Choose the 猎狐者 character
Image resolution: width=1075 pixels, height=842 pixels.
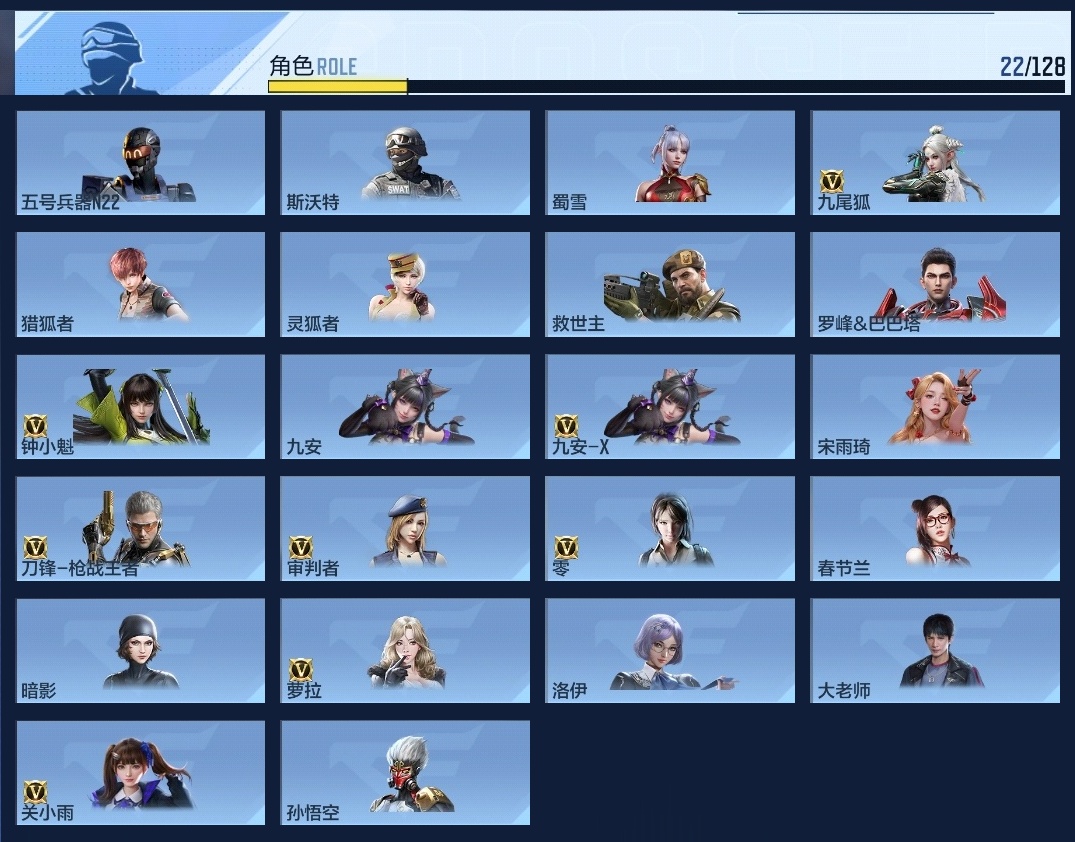141,284
